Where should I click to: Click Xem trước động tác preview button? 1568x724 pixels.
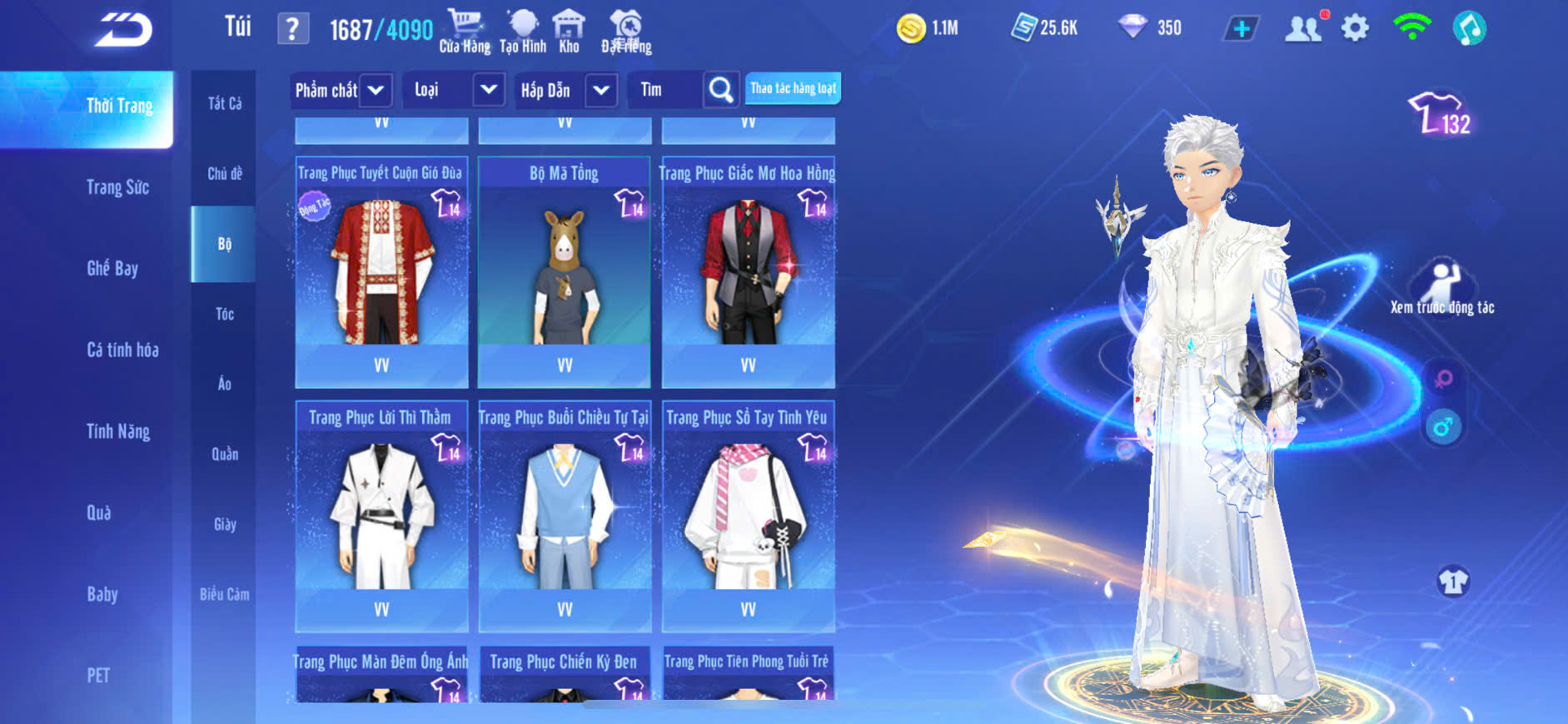pyautogui.click(x=1442, y=287)
